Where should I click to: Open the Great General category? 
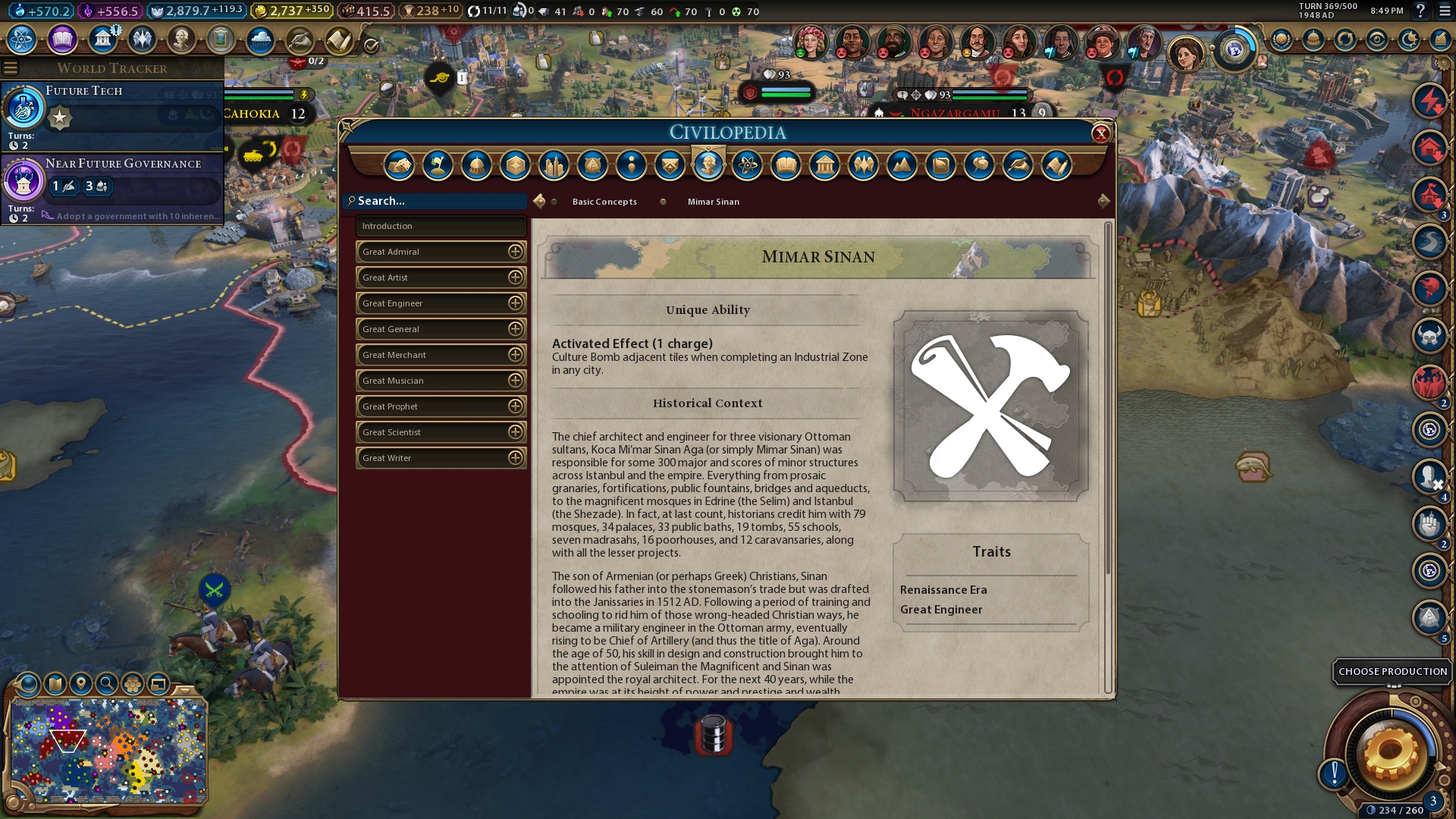tap(440, 329)
